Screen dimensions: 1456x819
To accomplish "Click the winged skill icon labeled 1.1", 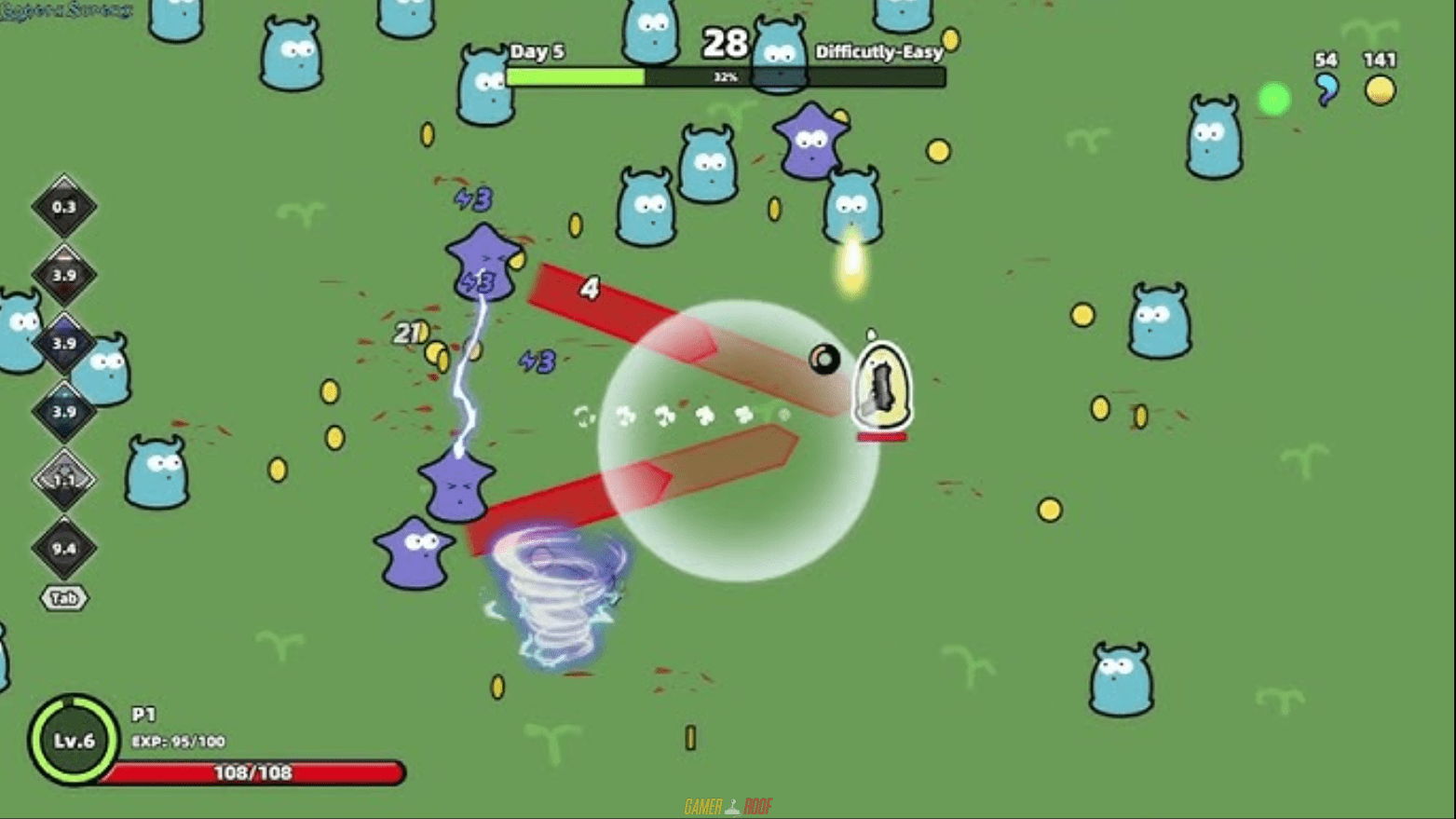I will click(x=63, y=478).
